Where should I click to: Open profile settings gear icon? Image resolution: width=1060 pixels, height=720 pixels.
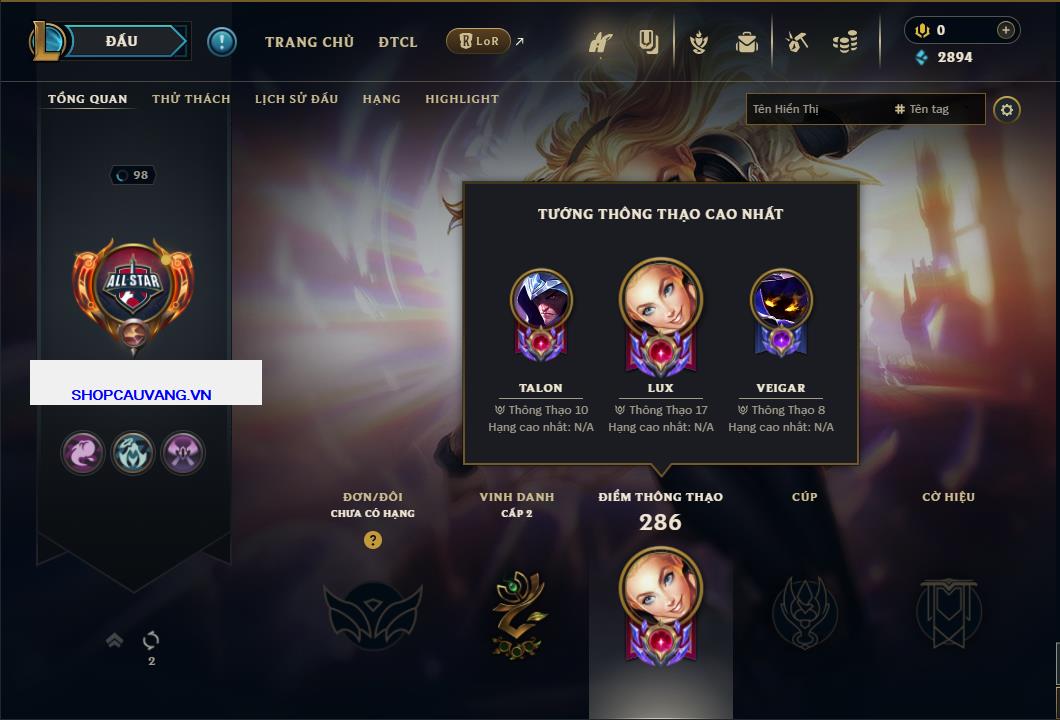[x=1007, y=109]
